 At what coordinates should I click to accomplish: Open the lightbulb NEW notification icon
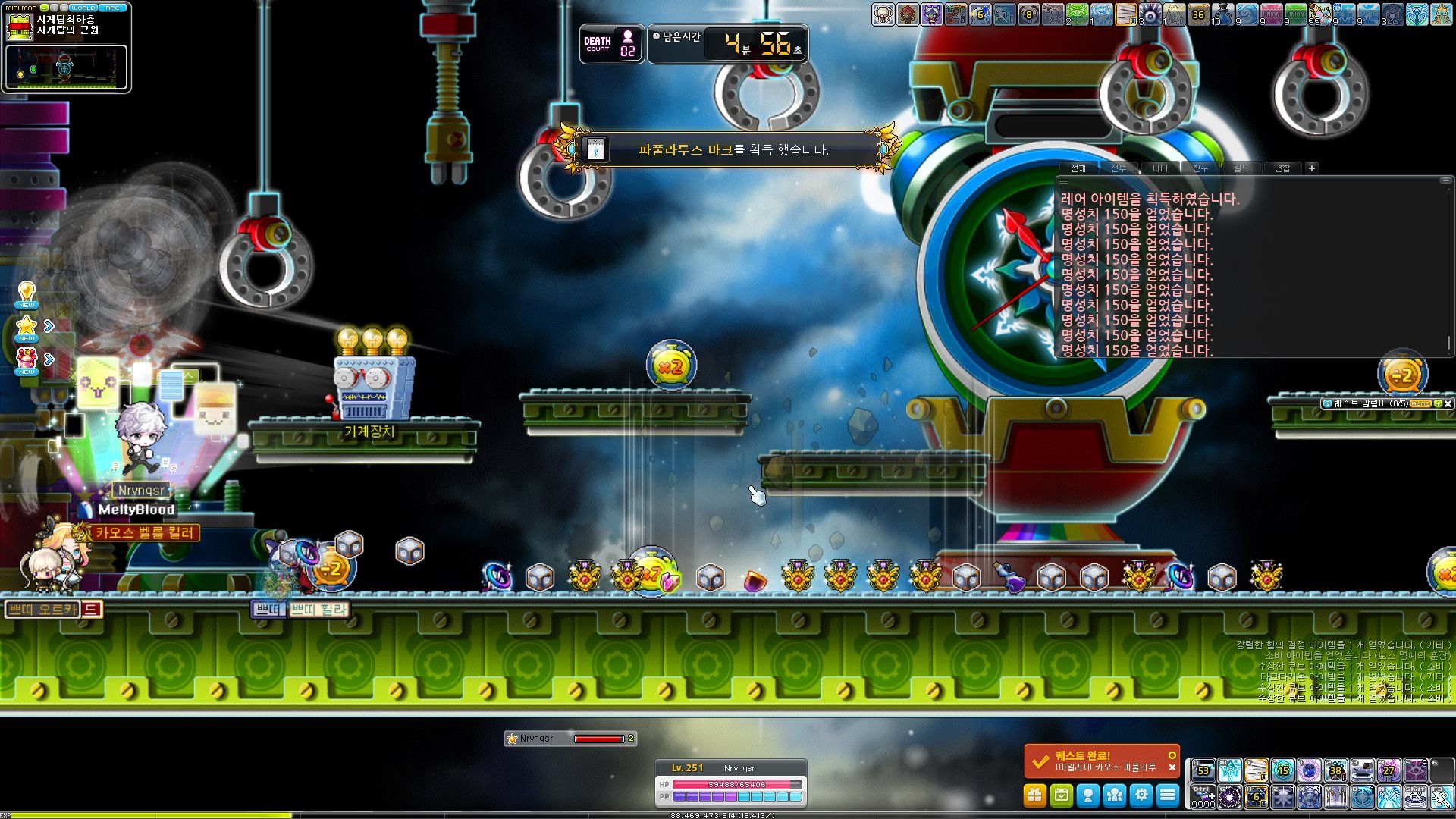pos(27,293)
